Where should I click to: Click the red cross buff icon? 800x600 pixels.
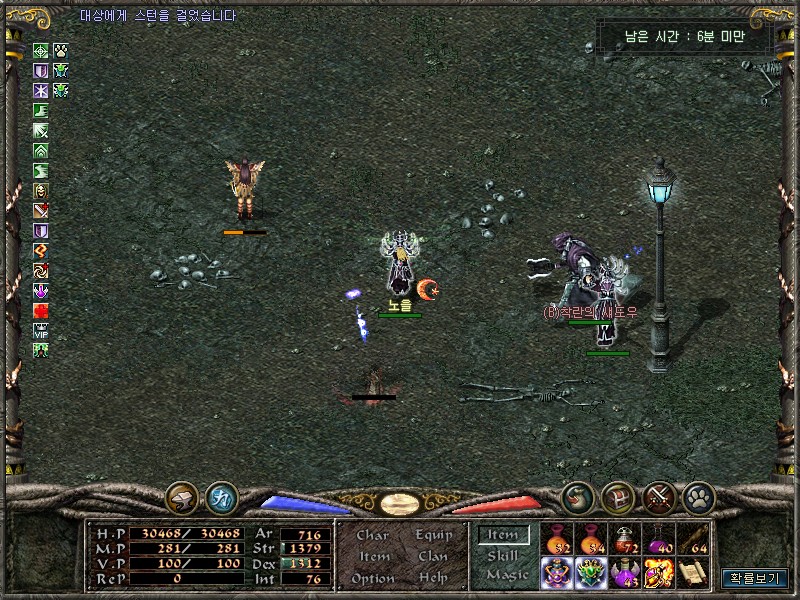41,310
